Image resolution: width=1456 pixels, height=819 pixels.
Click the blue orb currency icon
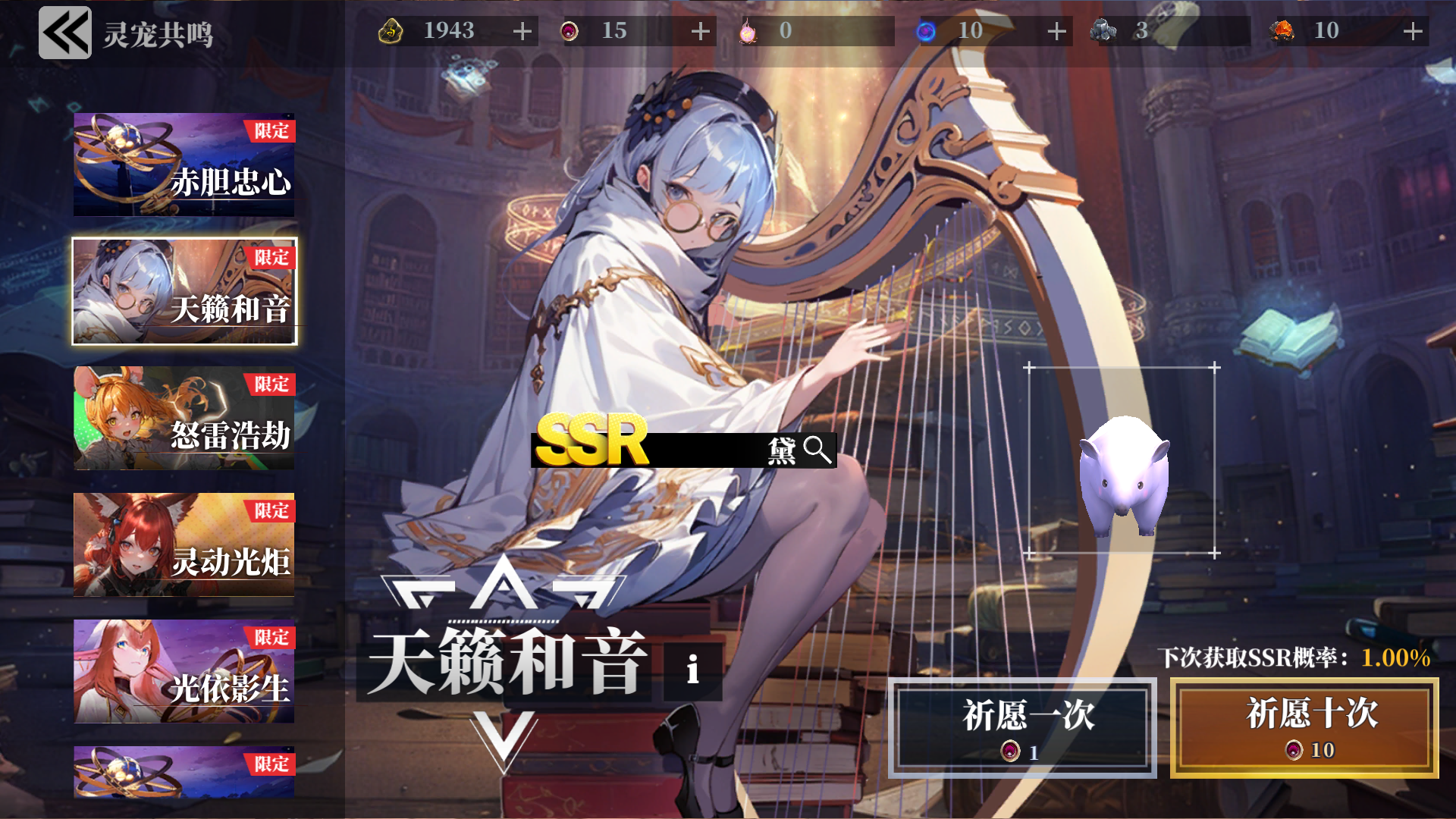pyautogui.click(x=925, y=31)
